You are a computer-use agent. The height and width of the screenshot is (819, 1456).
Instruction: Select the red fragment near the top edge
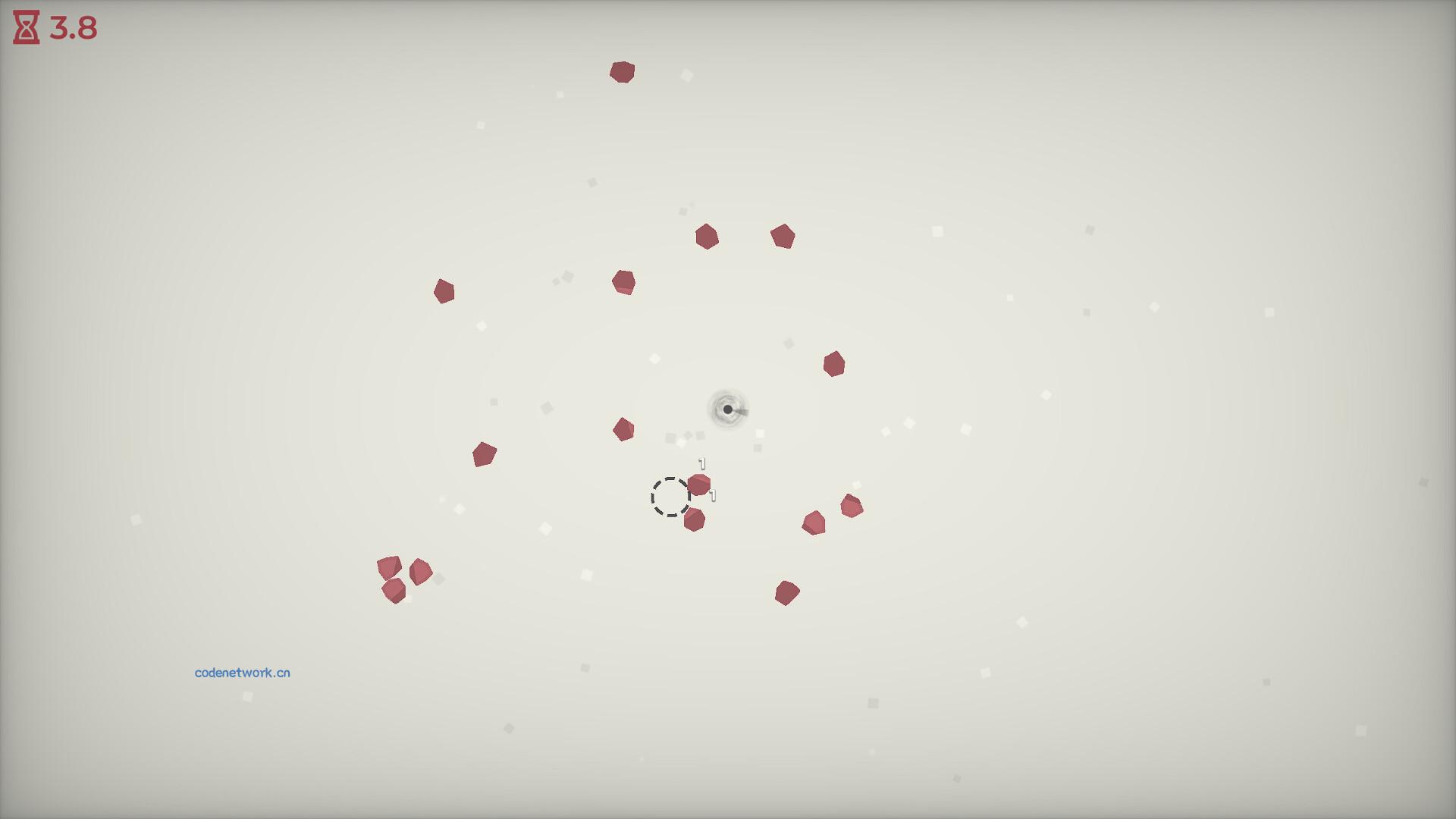coord(622,71)
